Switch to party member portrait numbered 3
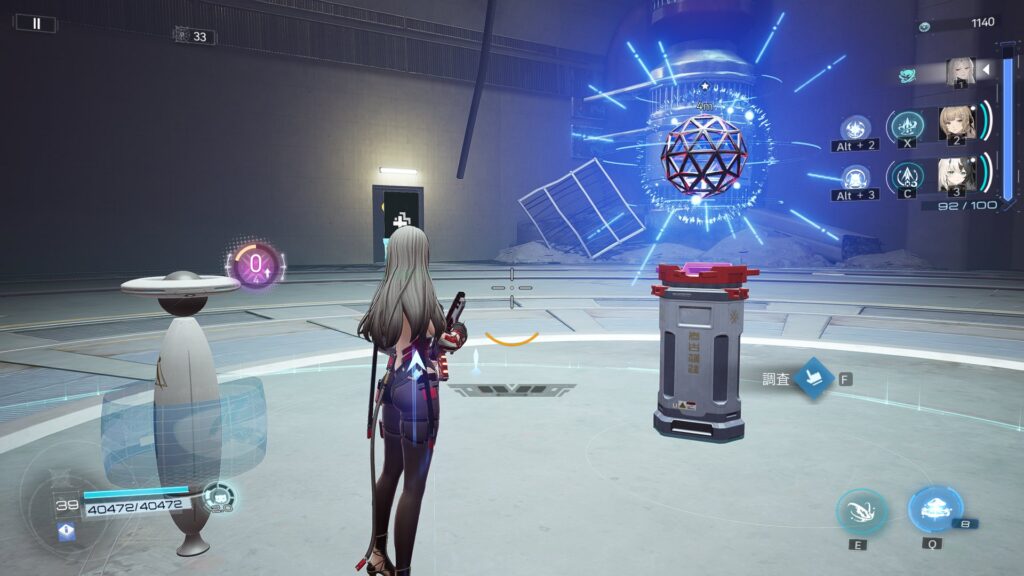Viewport: 1024px width, 576px height. pos(957,174)
